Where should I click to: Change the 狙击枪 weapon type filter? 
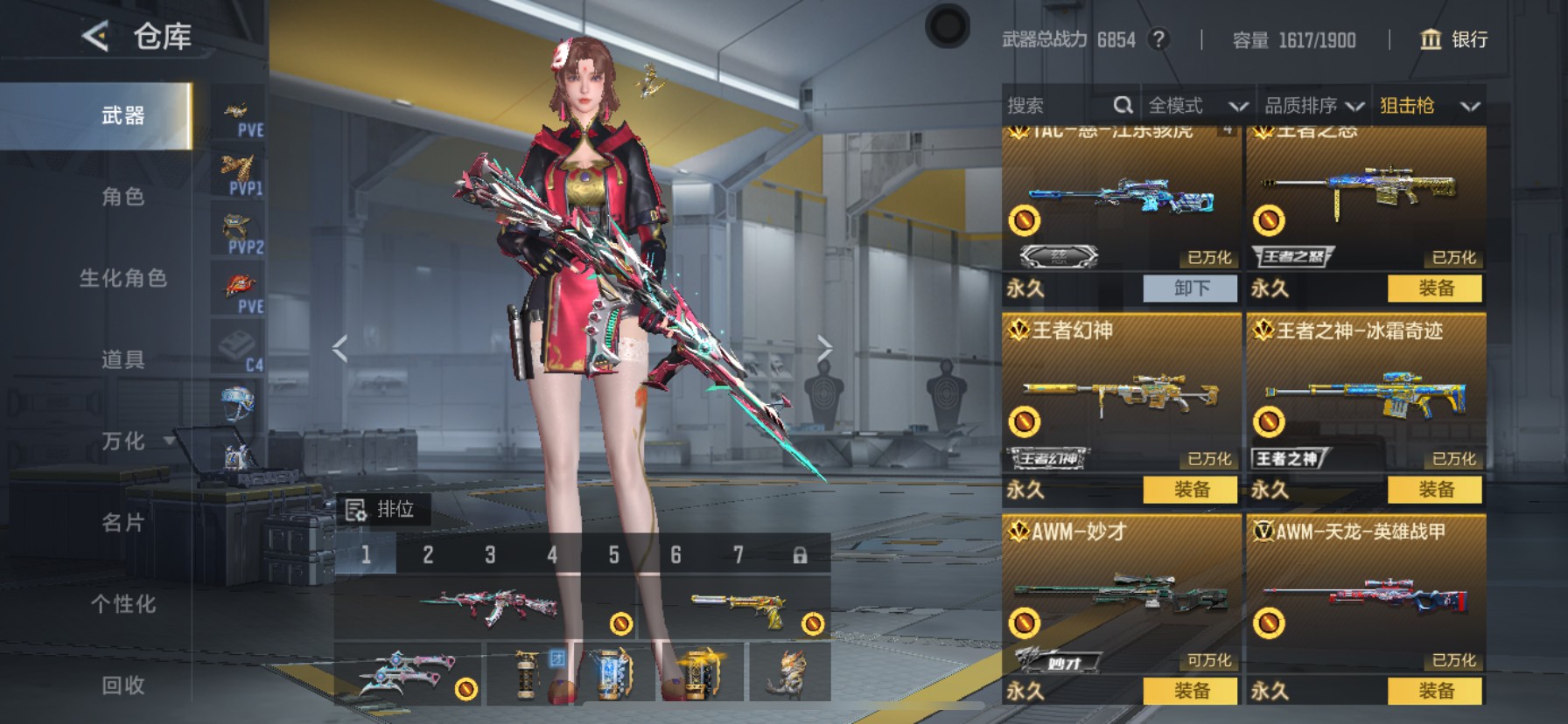coord(1429,106)
